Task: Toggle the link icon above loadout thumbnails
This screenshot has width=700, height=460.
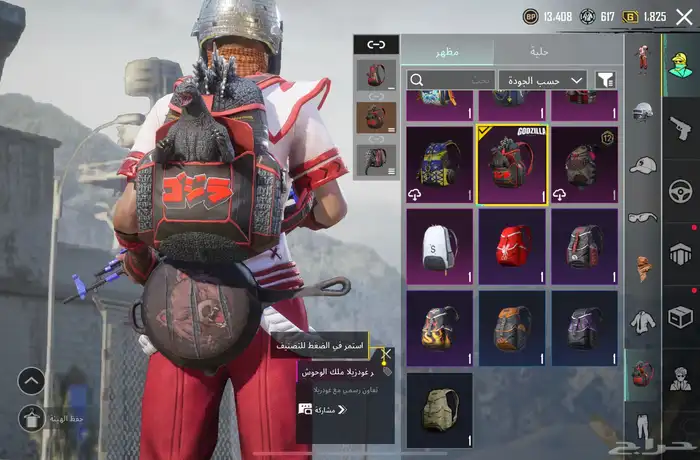Action: (x=376, y=44)
